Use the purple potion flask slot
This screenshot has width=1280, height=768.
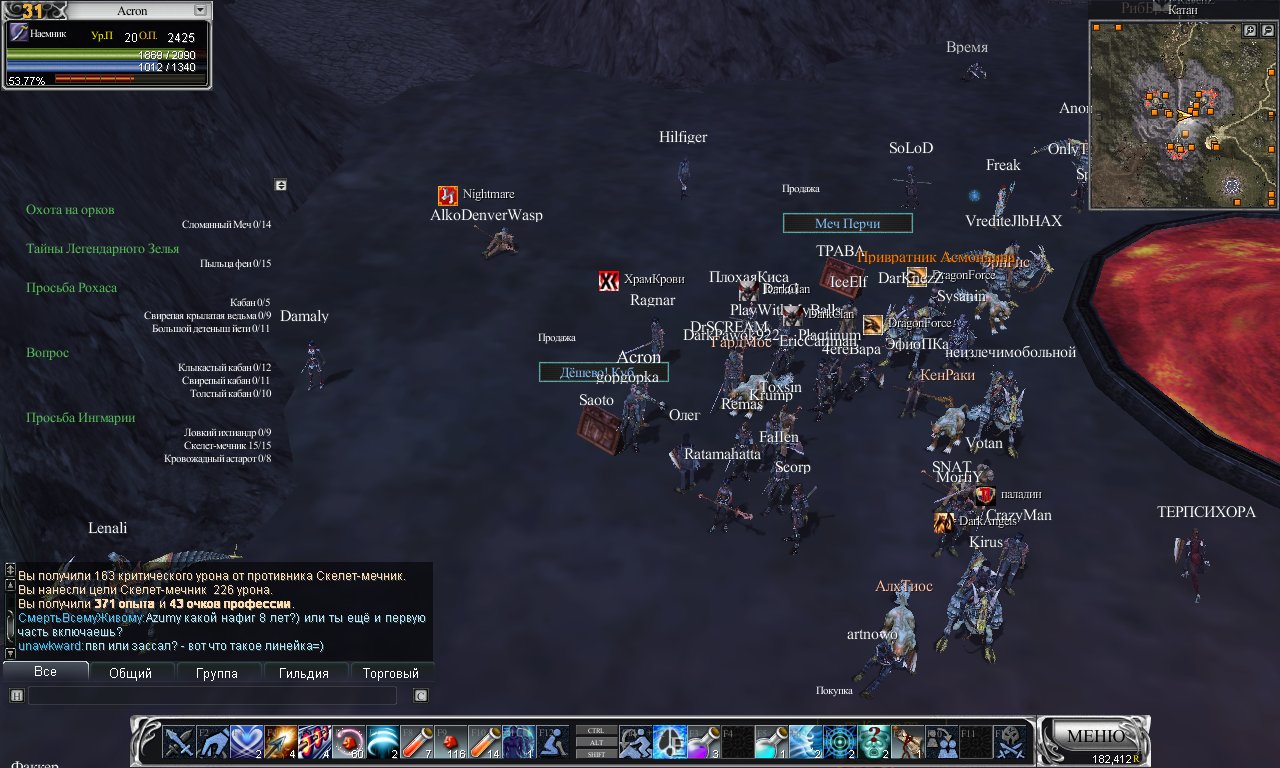click(x=700, y=742)
